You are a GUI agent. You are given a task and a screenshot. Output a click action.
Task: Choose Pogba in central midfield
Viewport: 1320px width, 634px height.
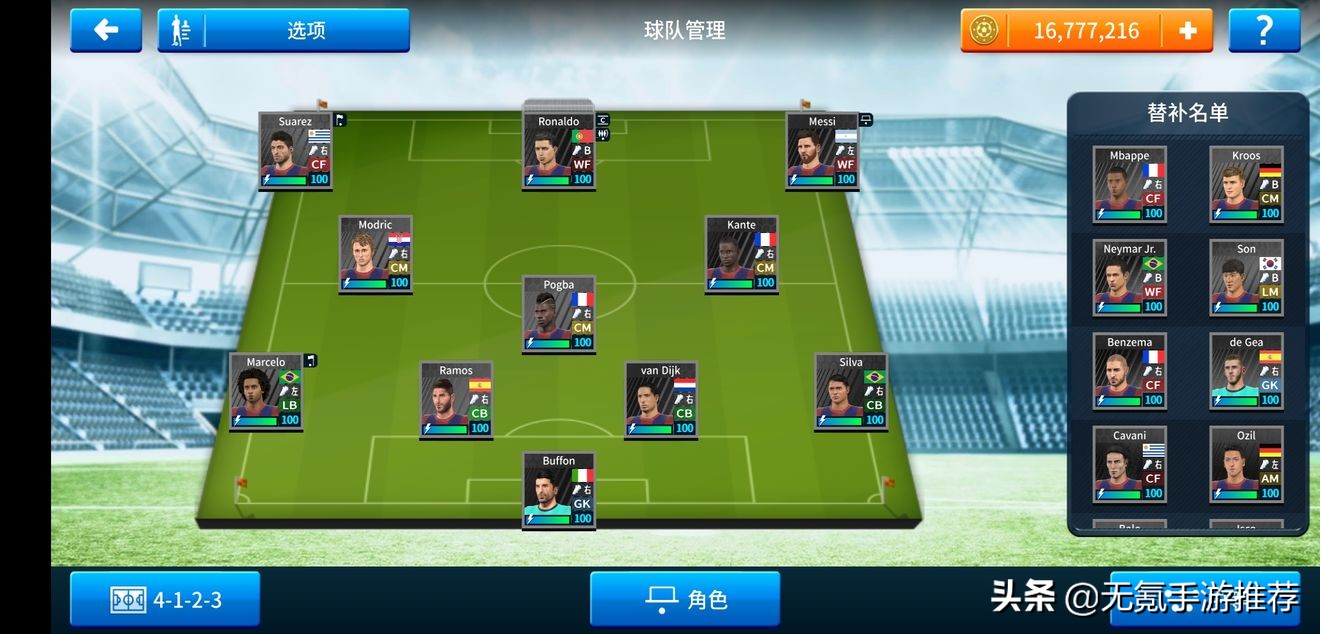tap(559, 314)
